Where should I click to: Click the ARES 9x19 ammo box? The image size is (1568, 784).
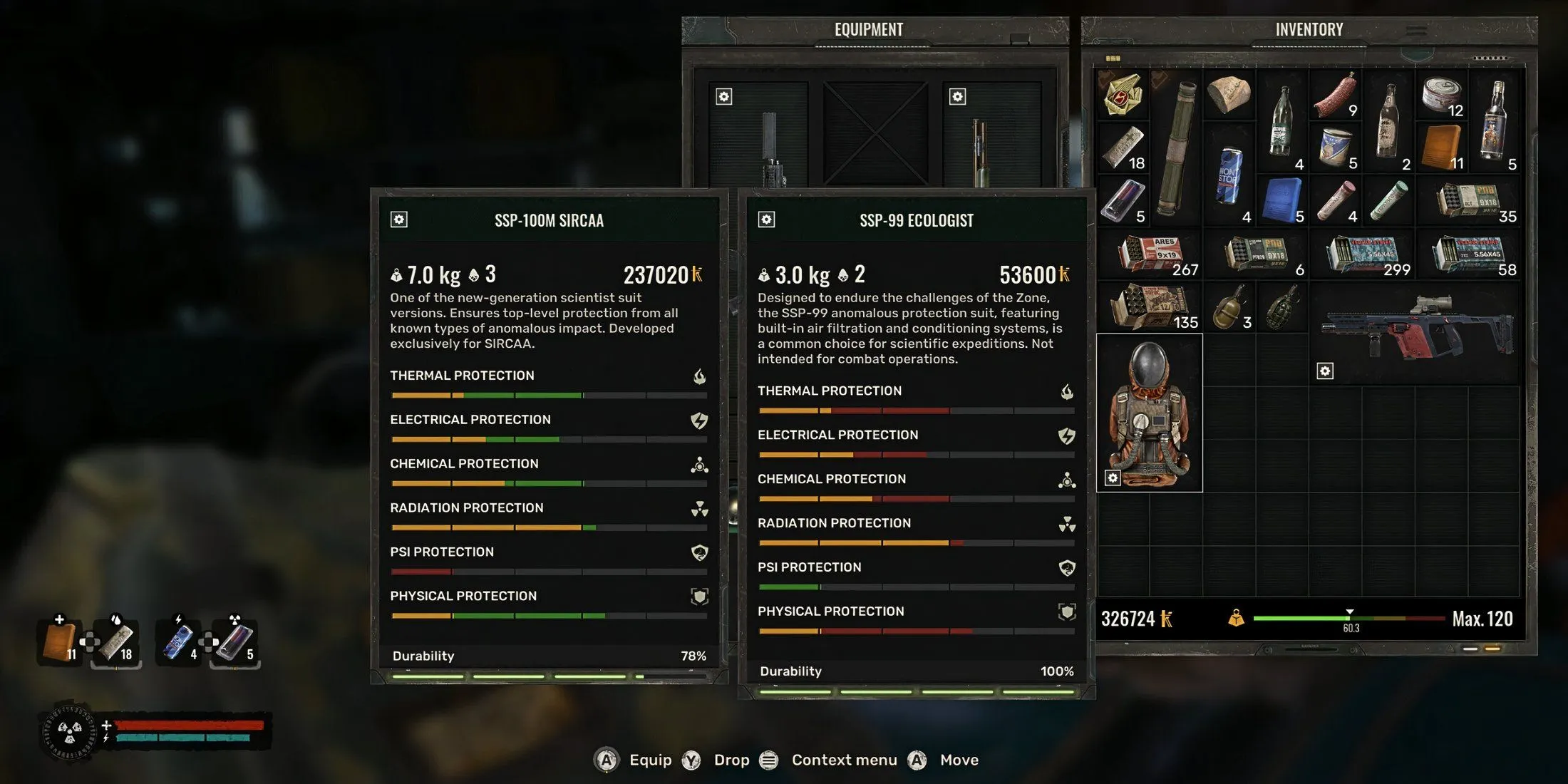[x=1150, y=254]
